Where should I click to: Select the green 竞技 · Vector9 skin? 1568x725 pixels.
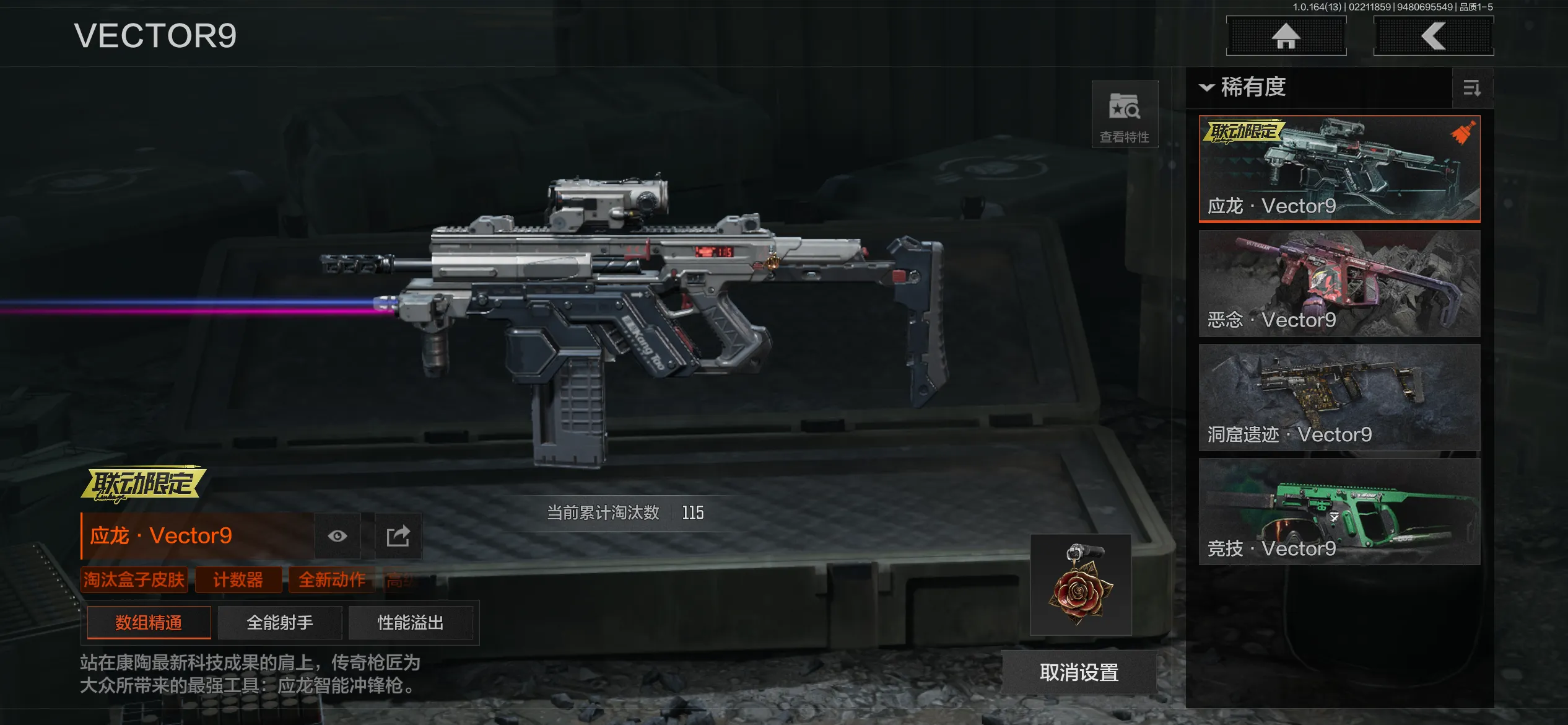click(1339, 512)
